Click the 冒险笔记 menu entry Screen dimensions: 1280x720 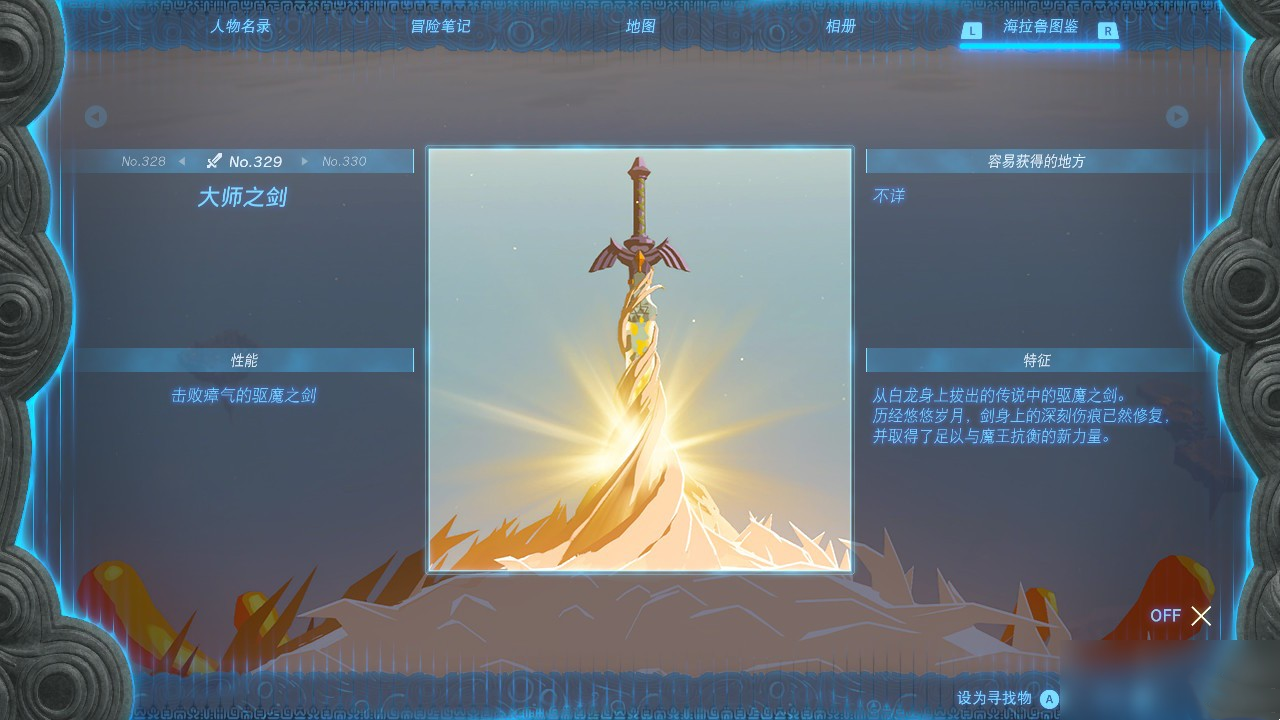[x=439, y=27]
